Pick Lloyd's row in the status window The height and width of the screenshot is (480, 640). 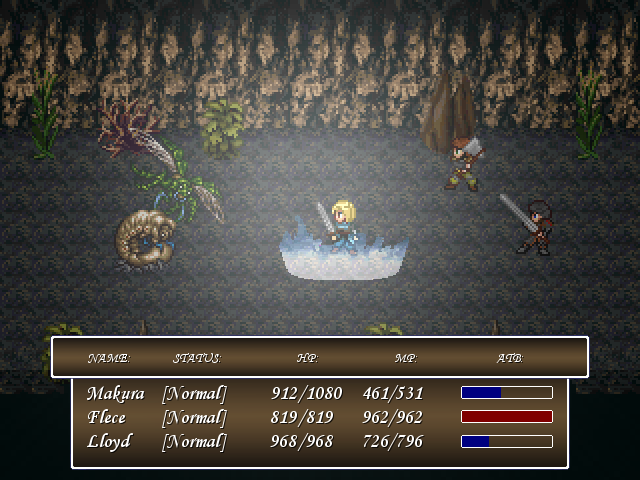[x=108, y=441]
